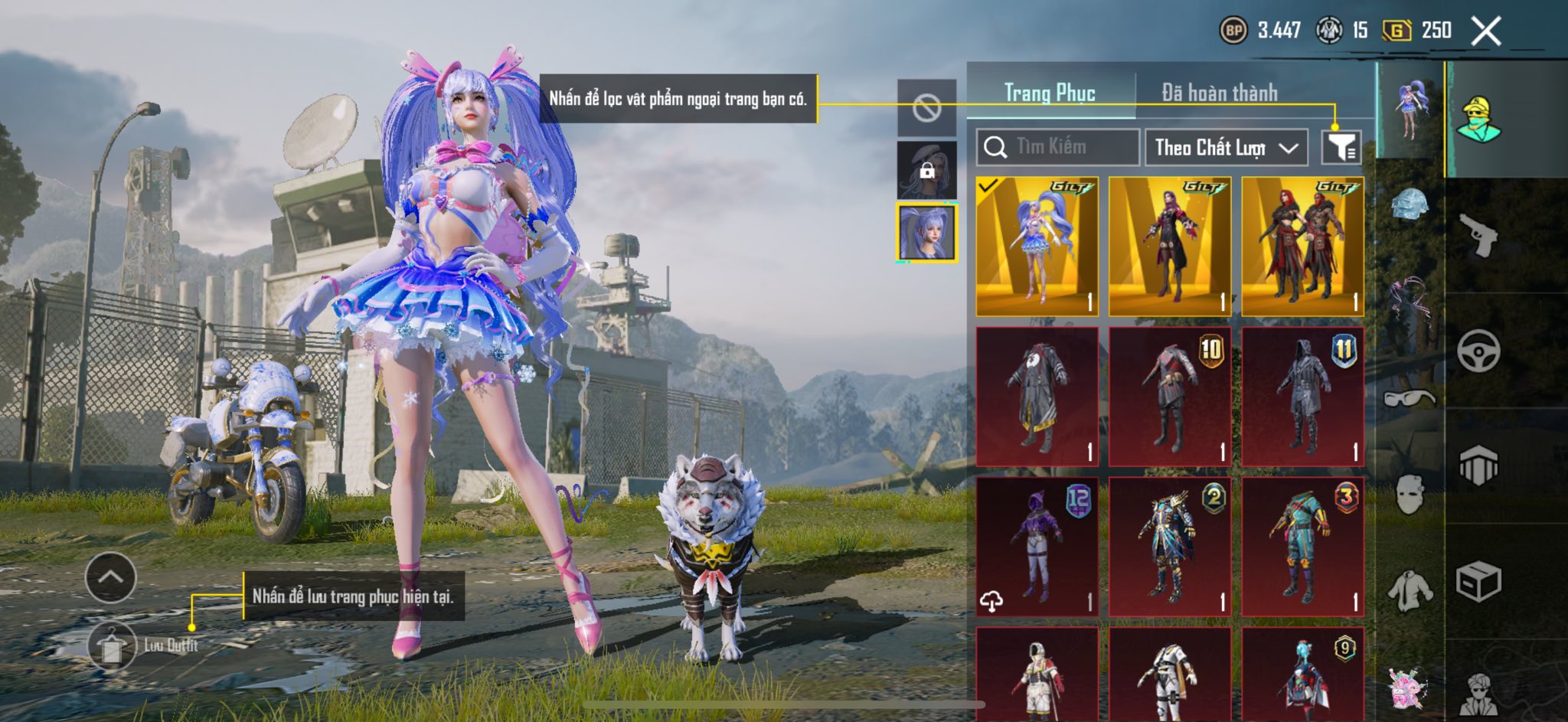Select the Trang Phục tab
This screenshot has height=722, width=1568.
point(1050,93)
